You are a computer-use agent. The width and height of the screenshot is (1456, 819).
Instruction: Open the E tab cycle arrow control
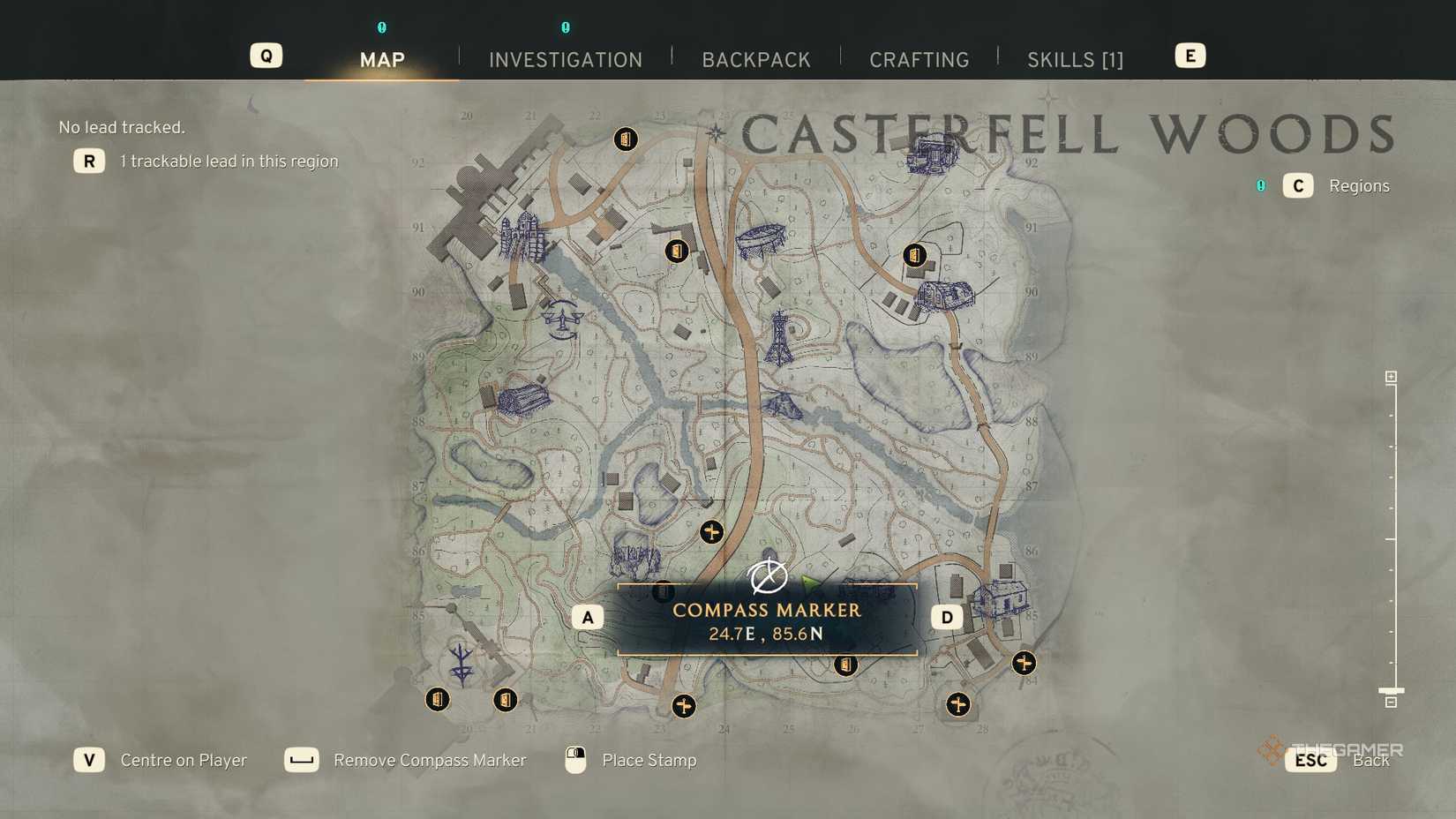pos(1190,55)
